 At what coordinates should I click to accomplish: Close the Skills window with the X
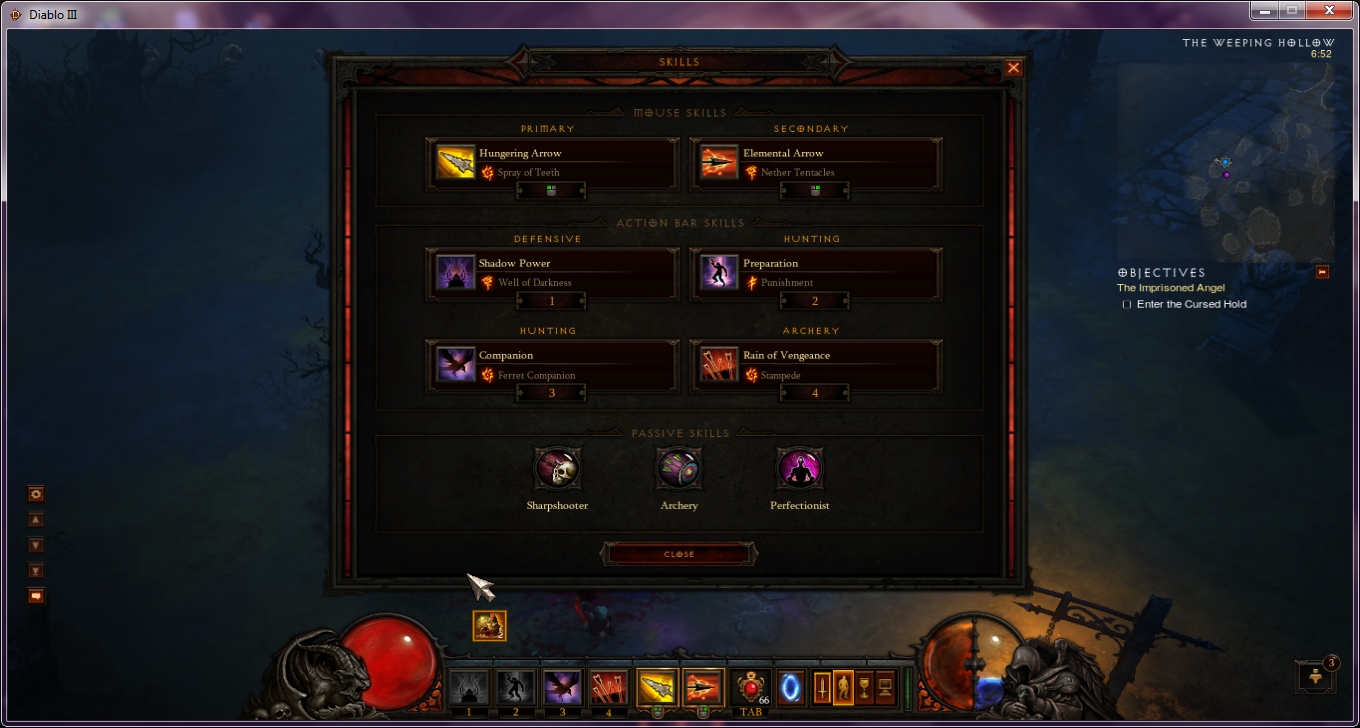pos(1013,68)
